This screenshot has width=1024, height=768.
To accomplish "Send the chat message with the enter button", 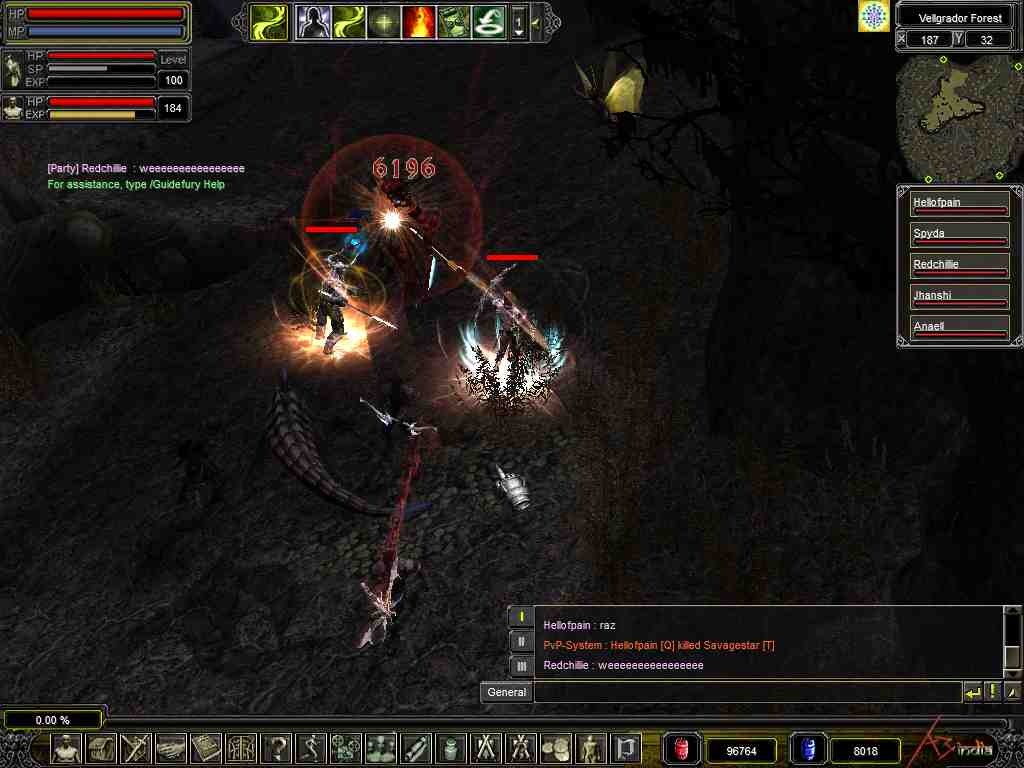I will [x=972, y=692].
